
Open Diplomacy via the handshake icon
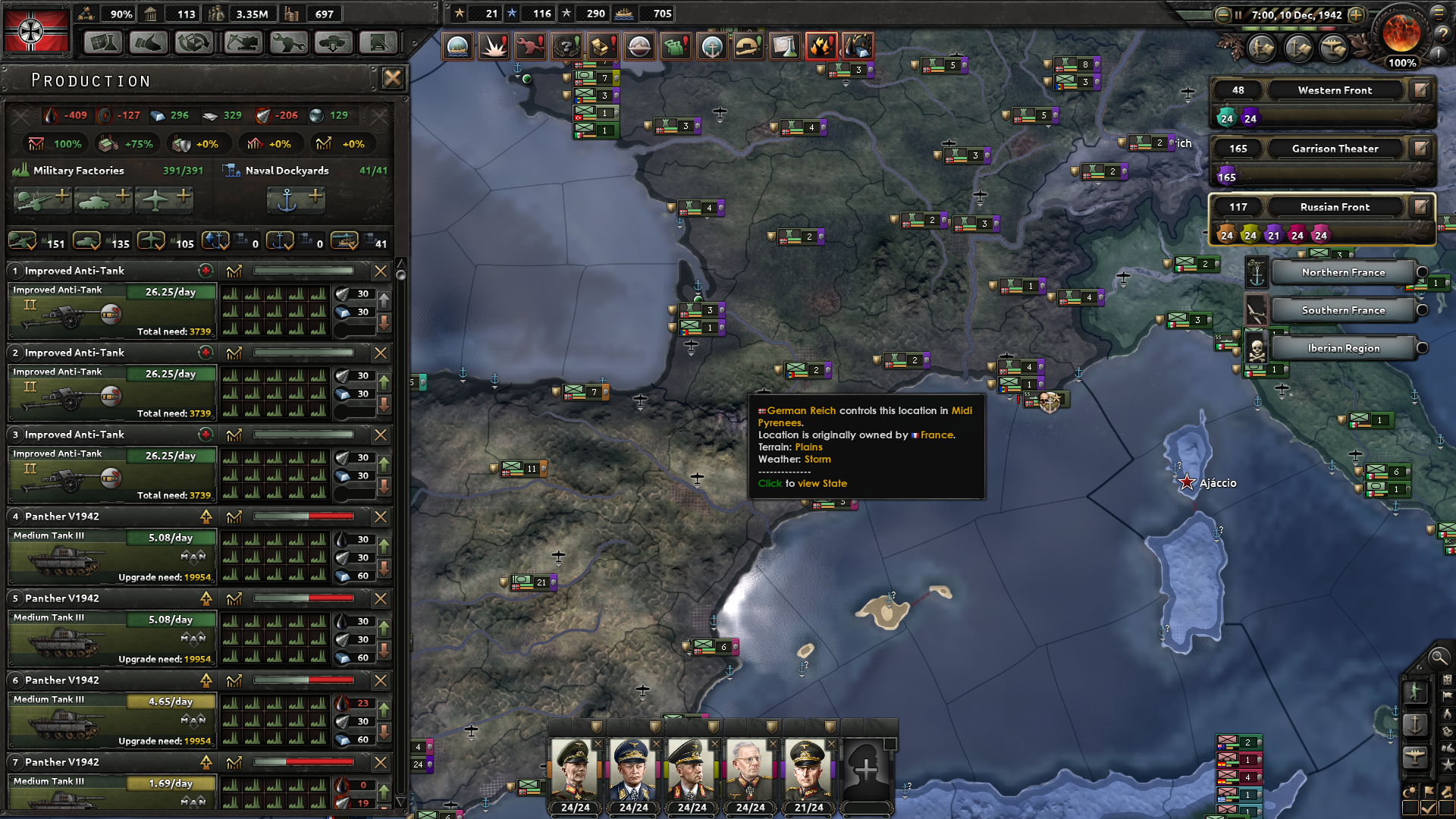pyautogui.click(x=149, y=43)
